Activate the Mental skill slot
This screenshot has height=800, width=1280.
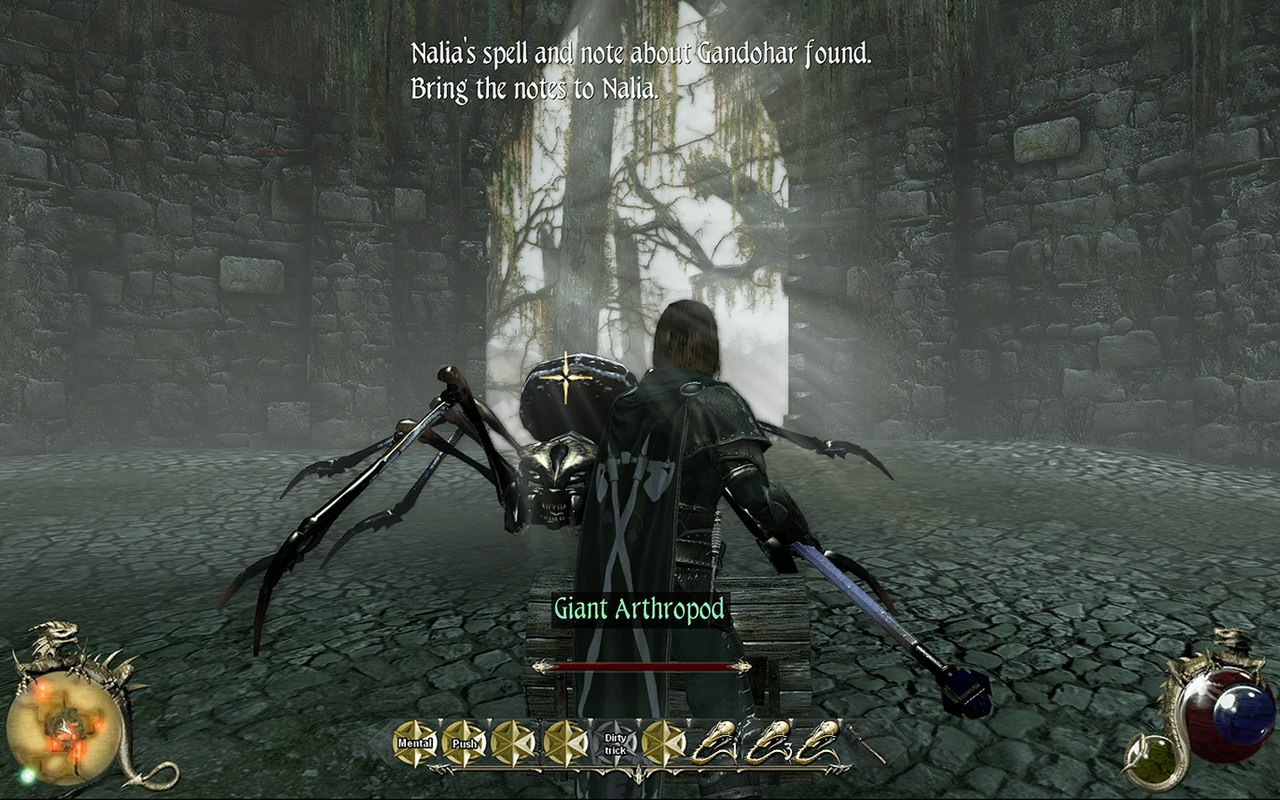pyautogui.click(x=415, y=743)
